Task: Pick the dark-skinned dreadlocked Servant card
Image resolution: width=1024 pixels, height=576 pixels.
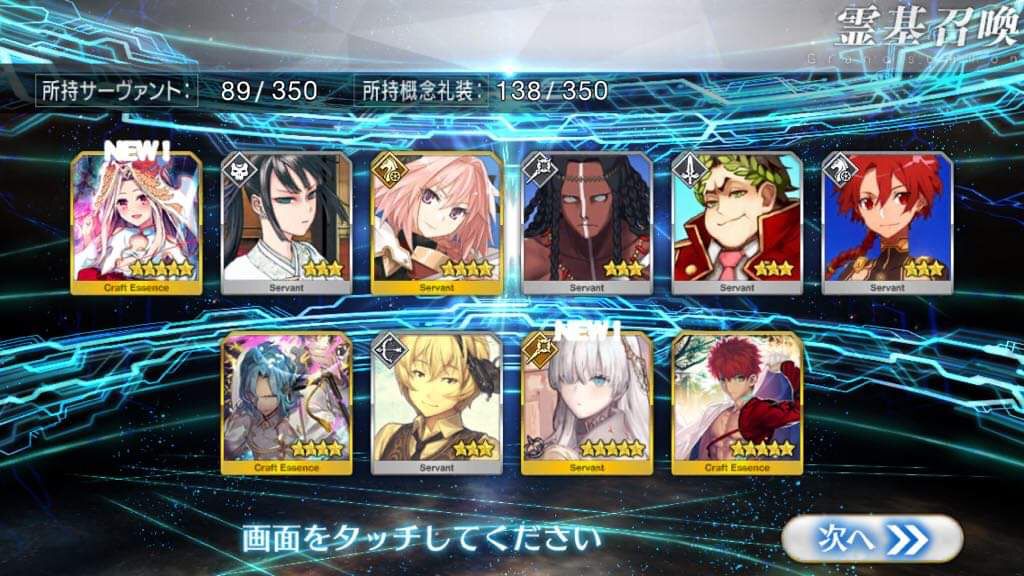Action: click(x=587, y=223)
